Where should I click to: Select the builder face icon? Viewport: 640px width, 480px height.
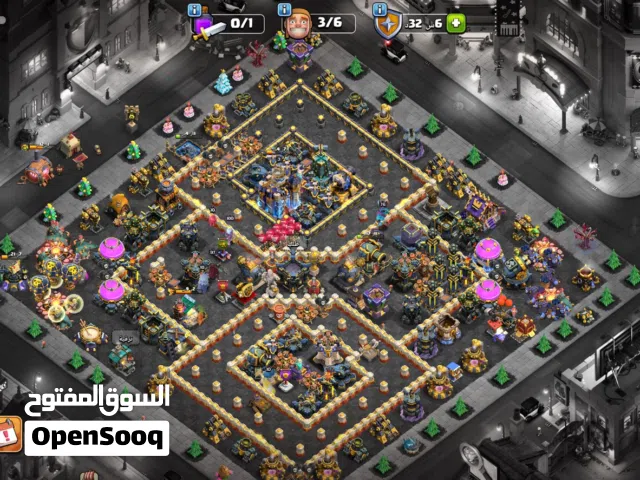[298, 24]
